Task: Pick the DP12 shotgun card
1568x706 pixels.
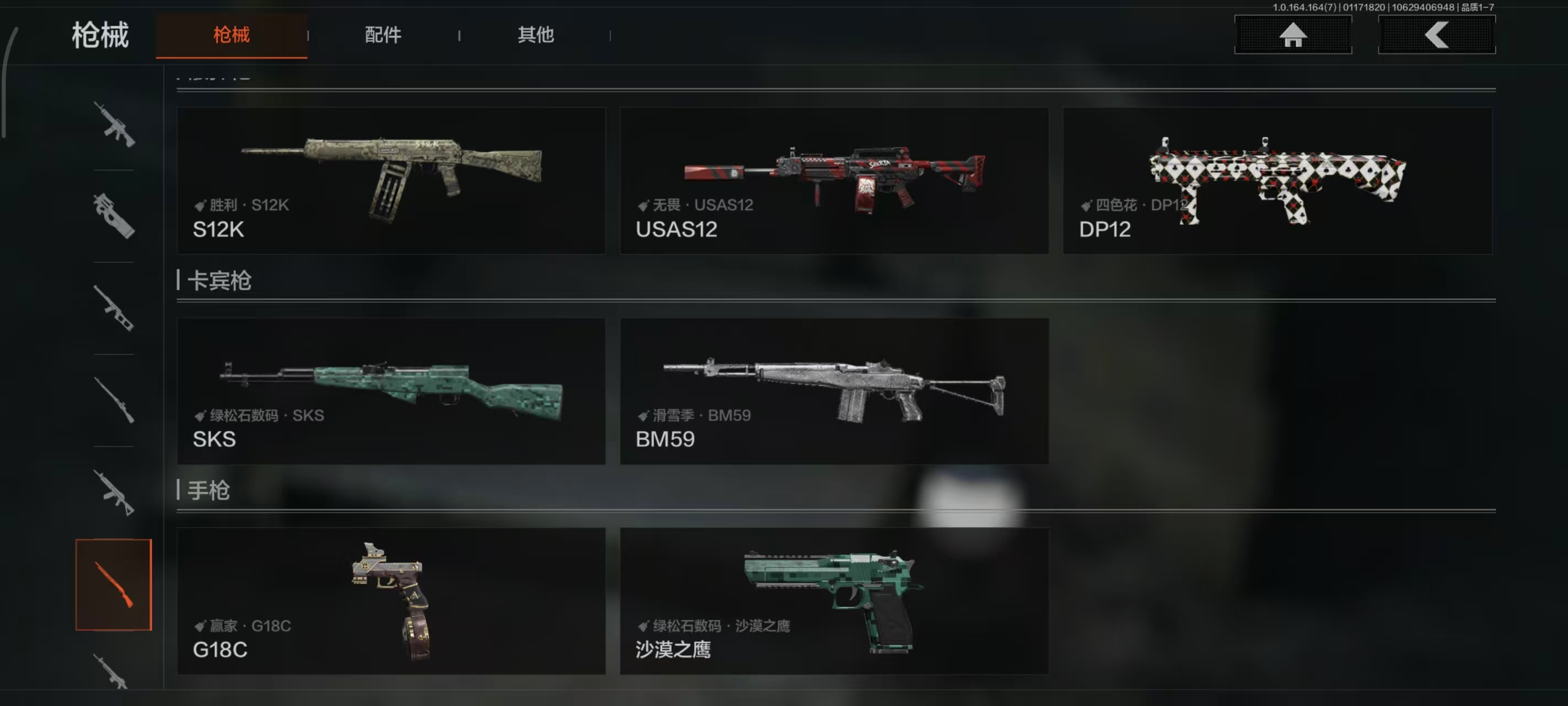Action: [x=1277, y=180]
